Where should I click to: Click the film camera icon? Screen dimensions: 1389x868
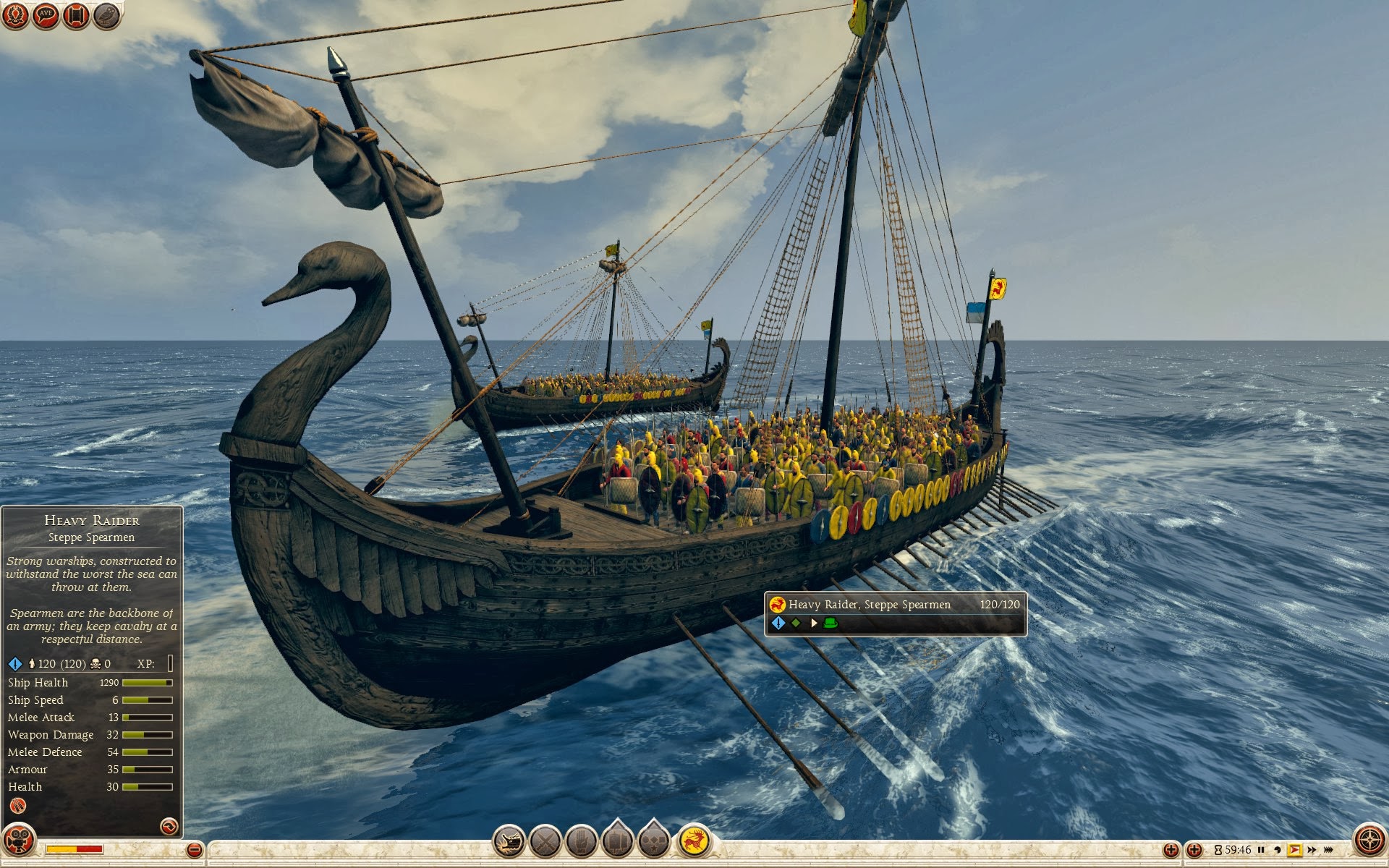point(19,841)
